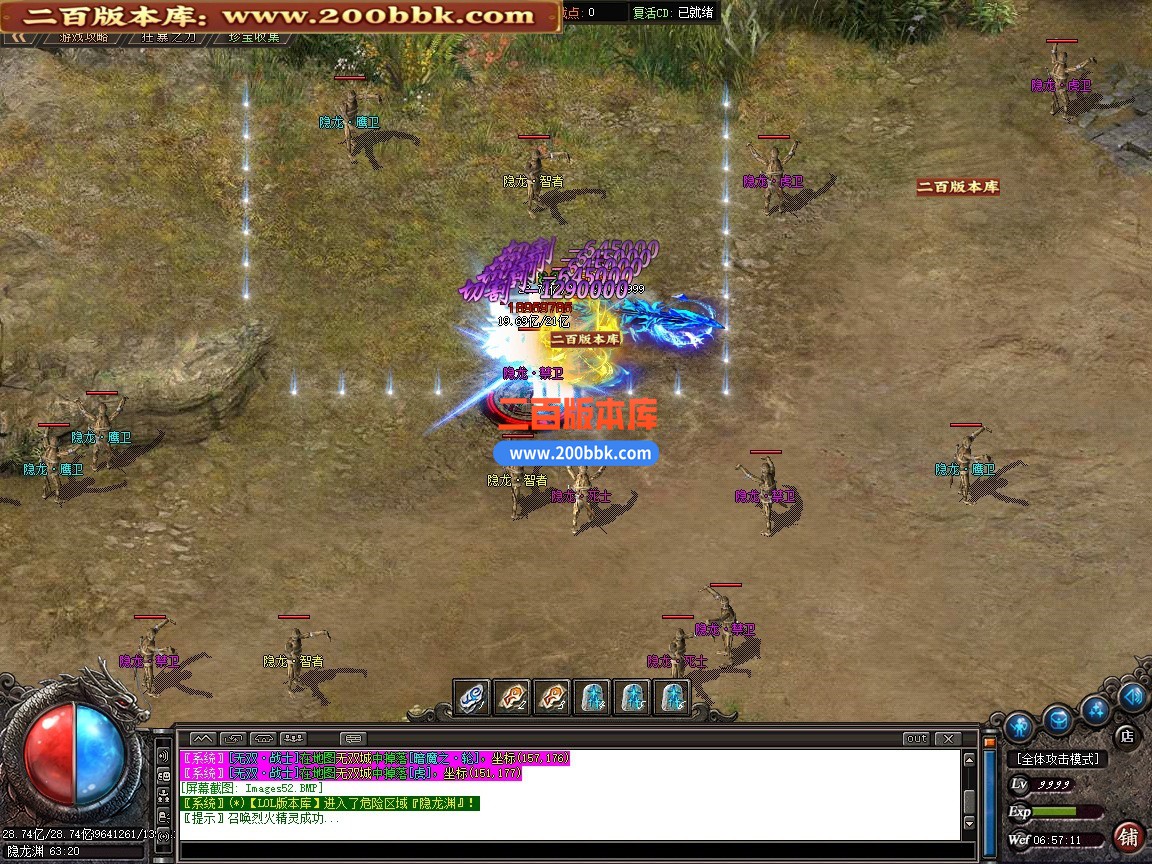Screen dimensions: 1152x864
Task: Open the shop with the 店 button
Action: click(1126, 736)
